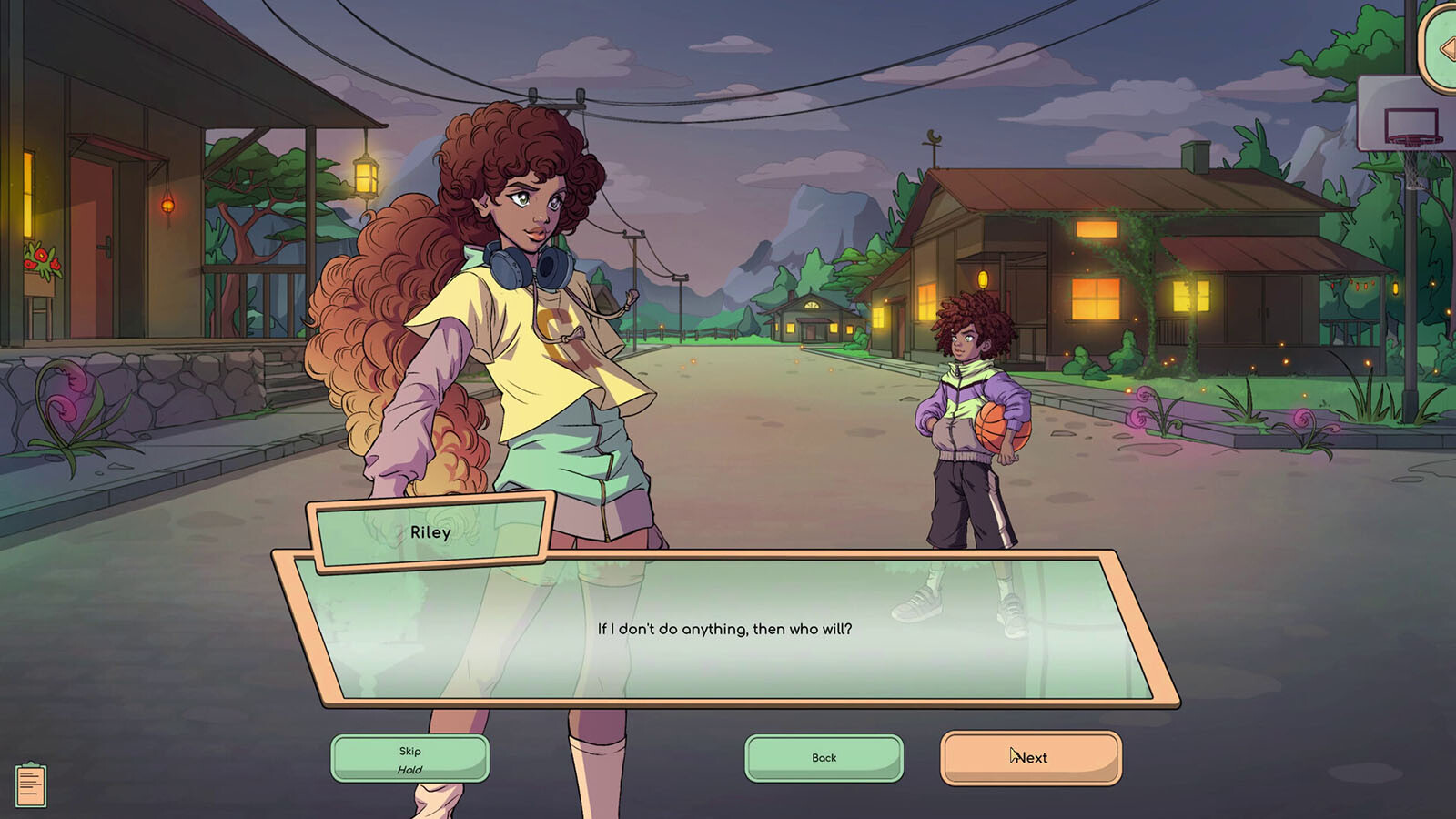Advance dialogue with the Next button
This screenshot has height=819, width=1456.
(x=1030, y=758)
